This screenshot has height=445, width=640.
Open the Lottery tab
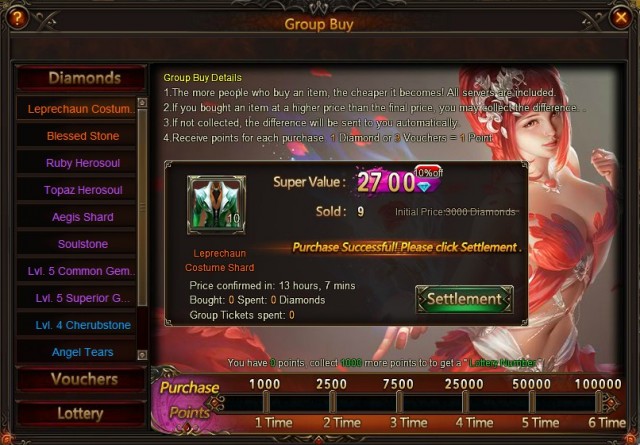coord(80,413)
